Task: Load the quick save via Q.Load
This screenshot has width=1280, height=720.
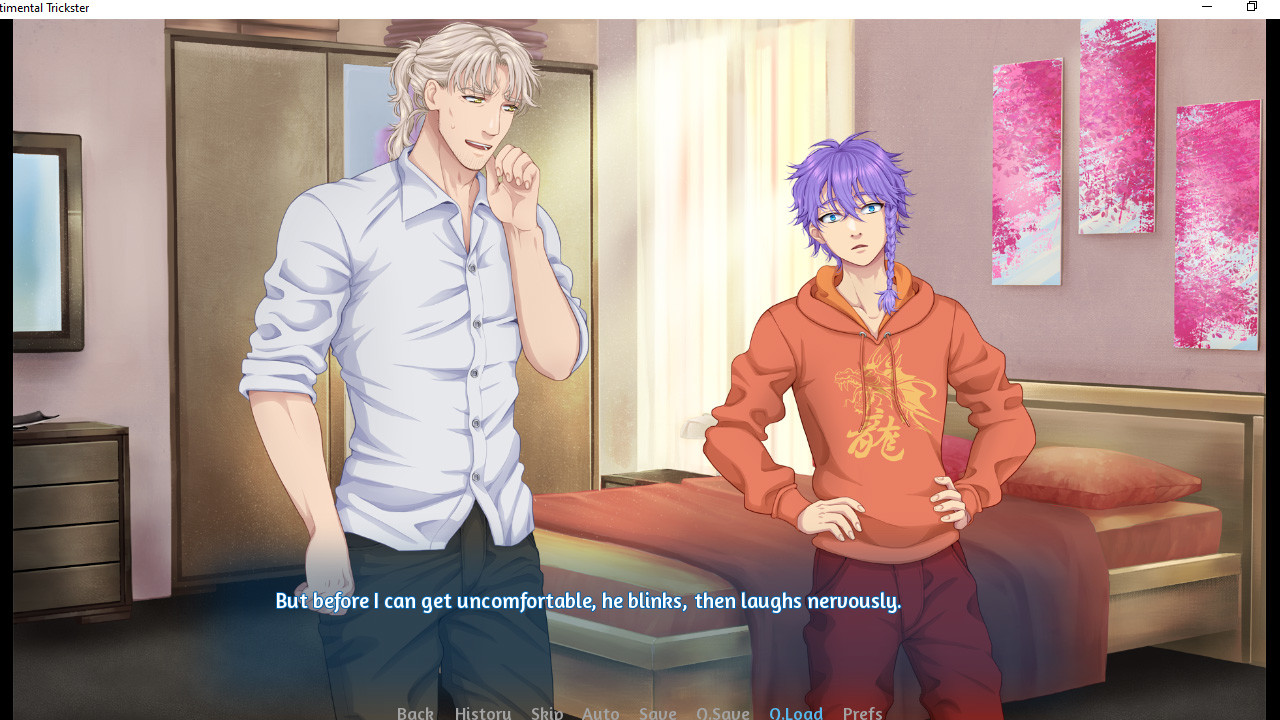Action: coord(796,712)
